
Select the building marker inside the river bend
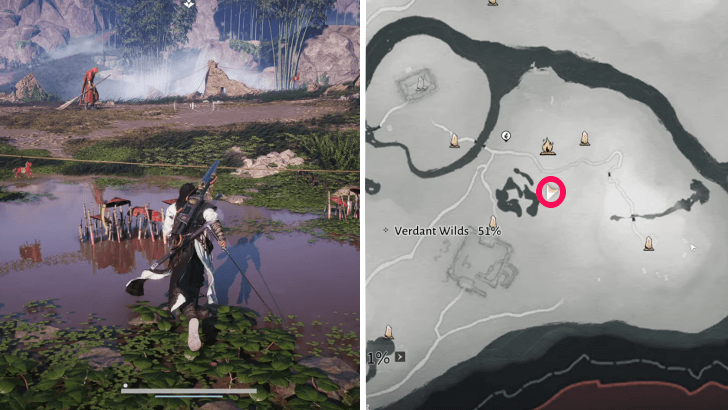tap(422, 83)
